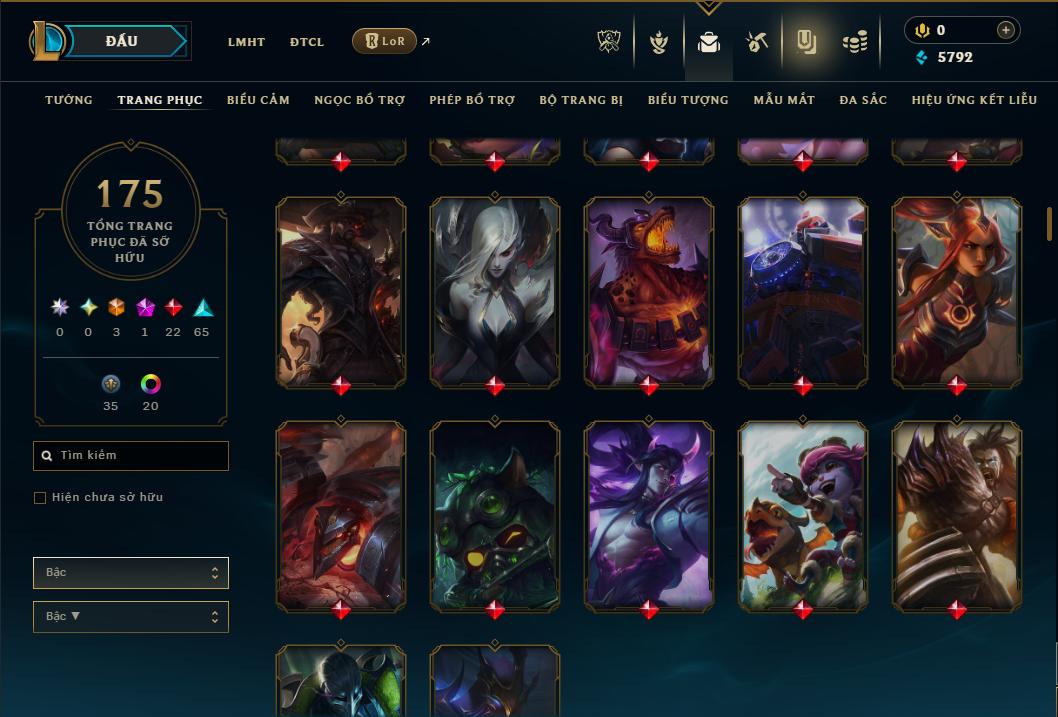This screenshot has width=1058, height=717.
Task: Select the NGỌC BỔ TRỢ tab
Action: [x=359, y=100]
